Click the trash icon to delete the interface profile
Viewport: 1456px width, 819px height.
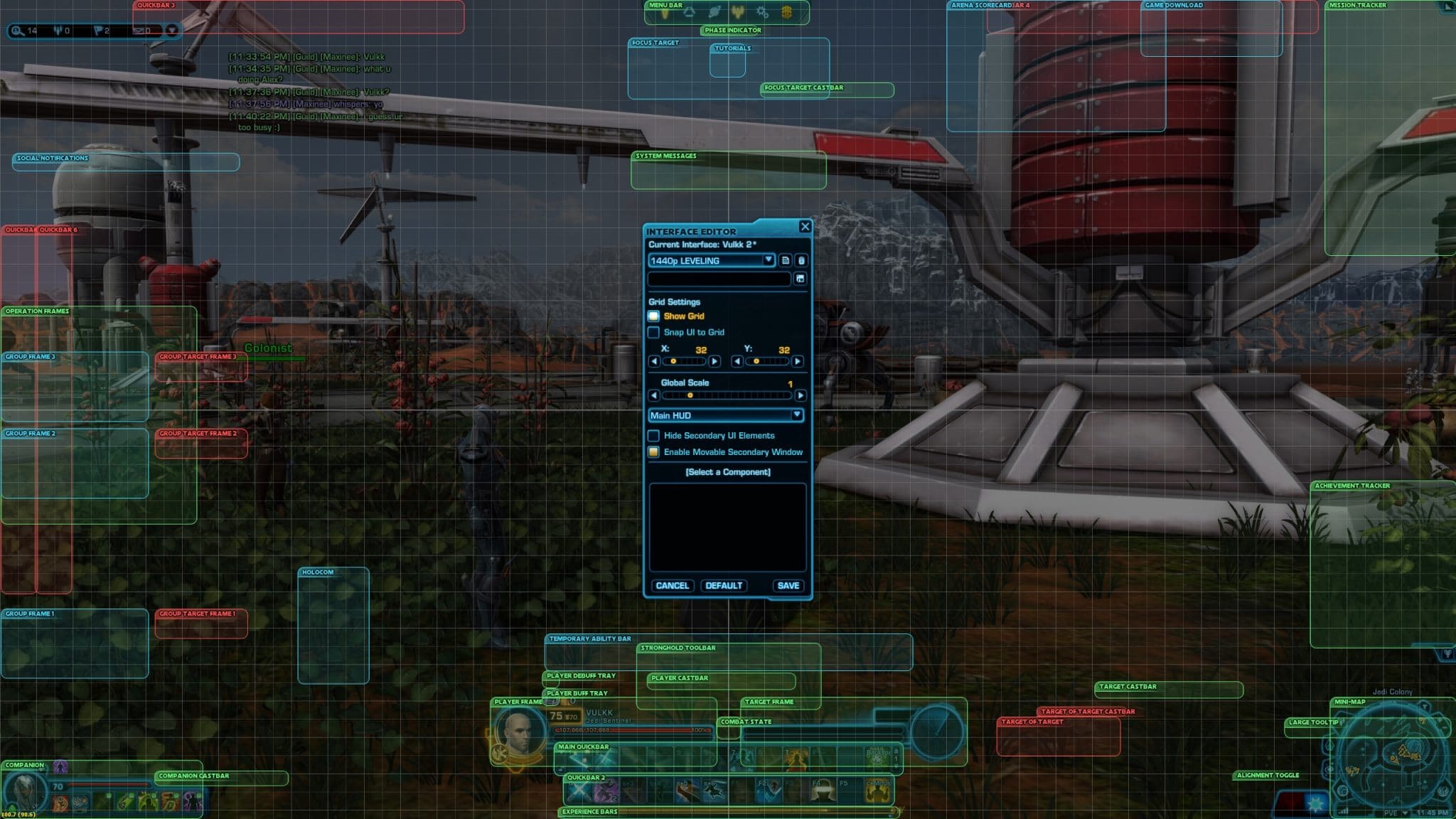pos(801,260)
